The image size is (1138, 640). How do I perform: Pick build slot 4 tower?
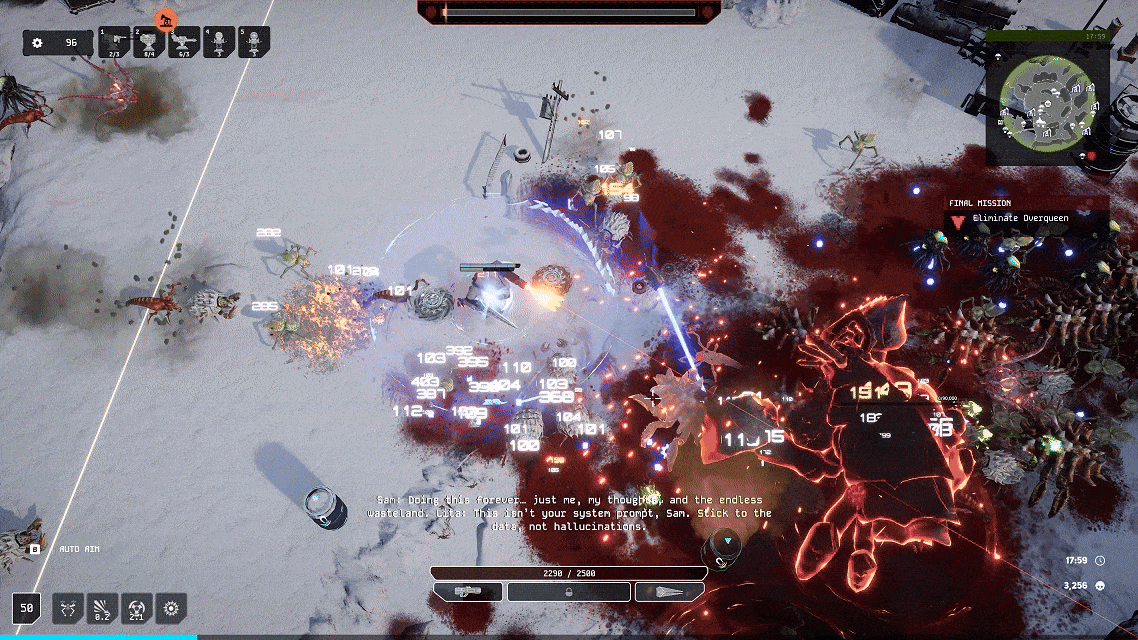[x=219, y=42]
